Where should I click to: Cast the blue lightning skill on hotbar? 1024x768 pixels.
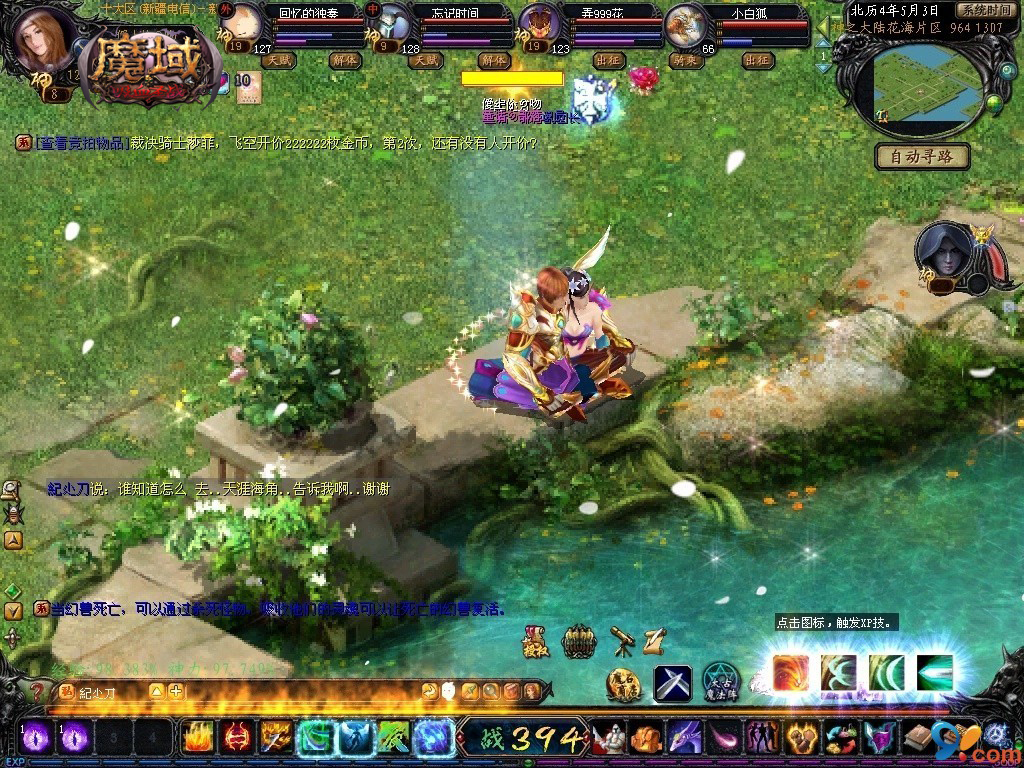pyautogui.click(x=434, y=738)
